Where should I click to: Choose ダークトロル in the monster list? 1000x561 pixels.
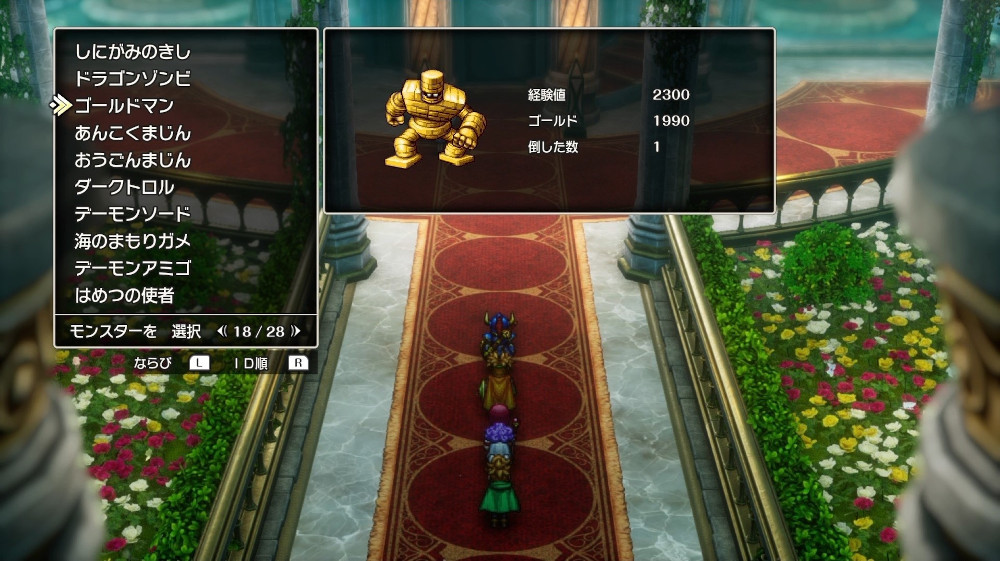(x=124, y=187)
